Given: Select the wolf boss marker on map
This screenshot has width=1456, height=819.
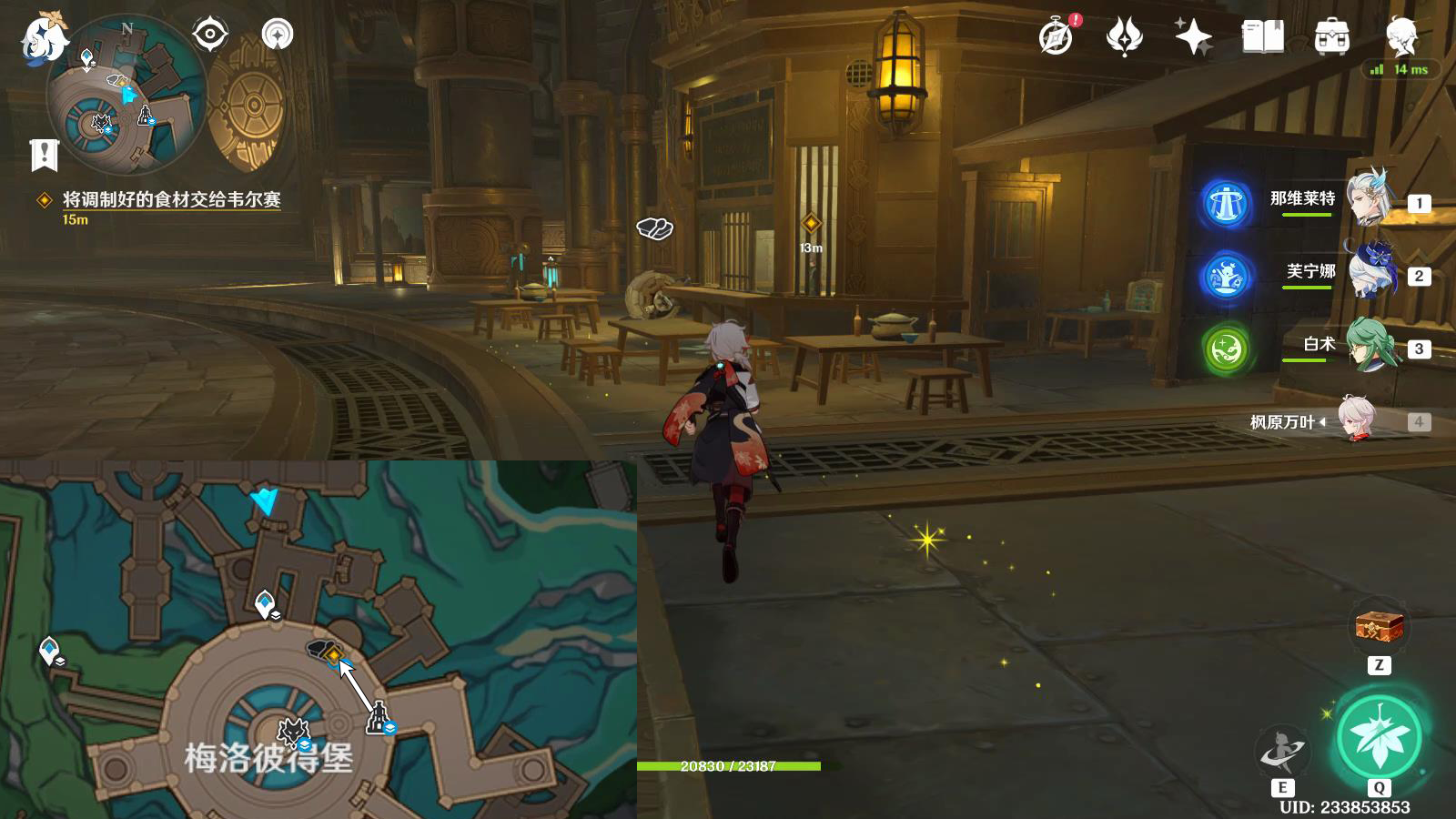Looking at the screenshot, I should pyautogui.click(x=293, y=731).
